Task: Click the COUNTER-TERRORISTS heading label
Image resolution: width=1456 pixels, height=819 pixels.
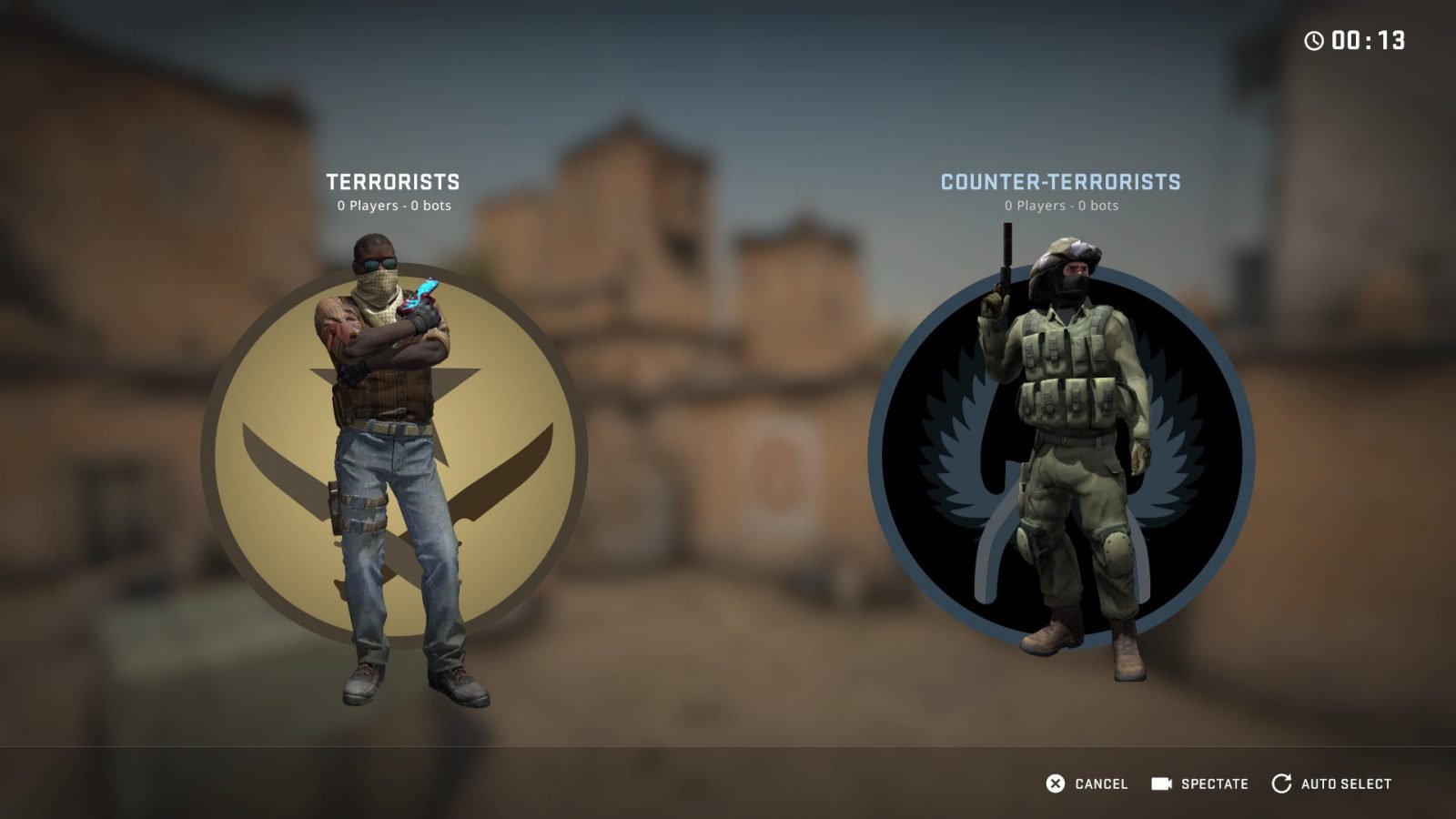Action: [x=1061, y=181]
